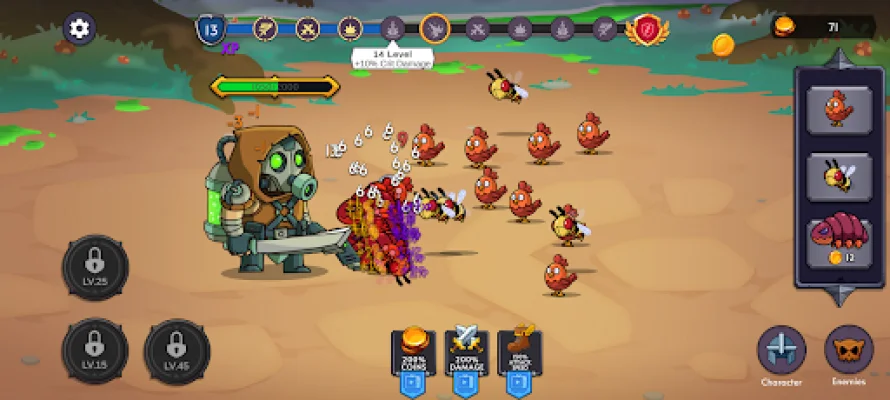The height and width of the screenshot is (400, 890).
Task: Open the Enemies menu
Action: [x=848, y=352]
